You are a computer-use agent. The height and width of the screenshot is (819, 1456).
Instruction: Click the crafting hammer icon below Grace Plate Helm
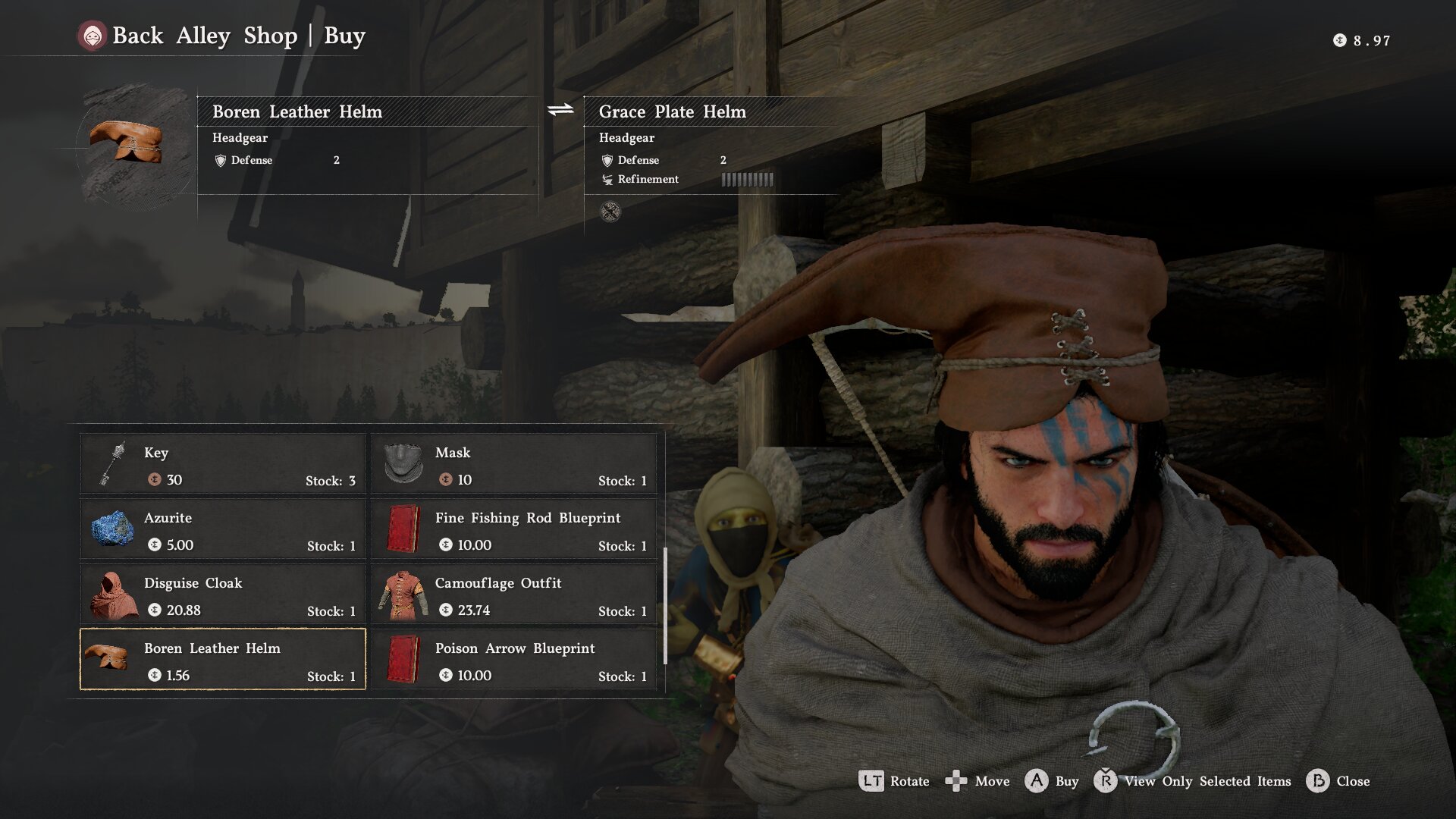(611, 212)
